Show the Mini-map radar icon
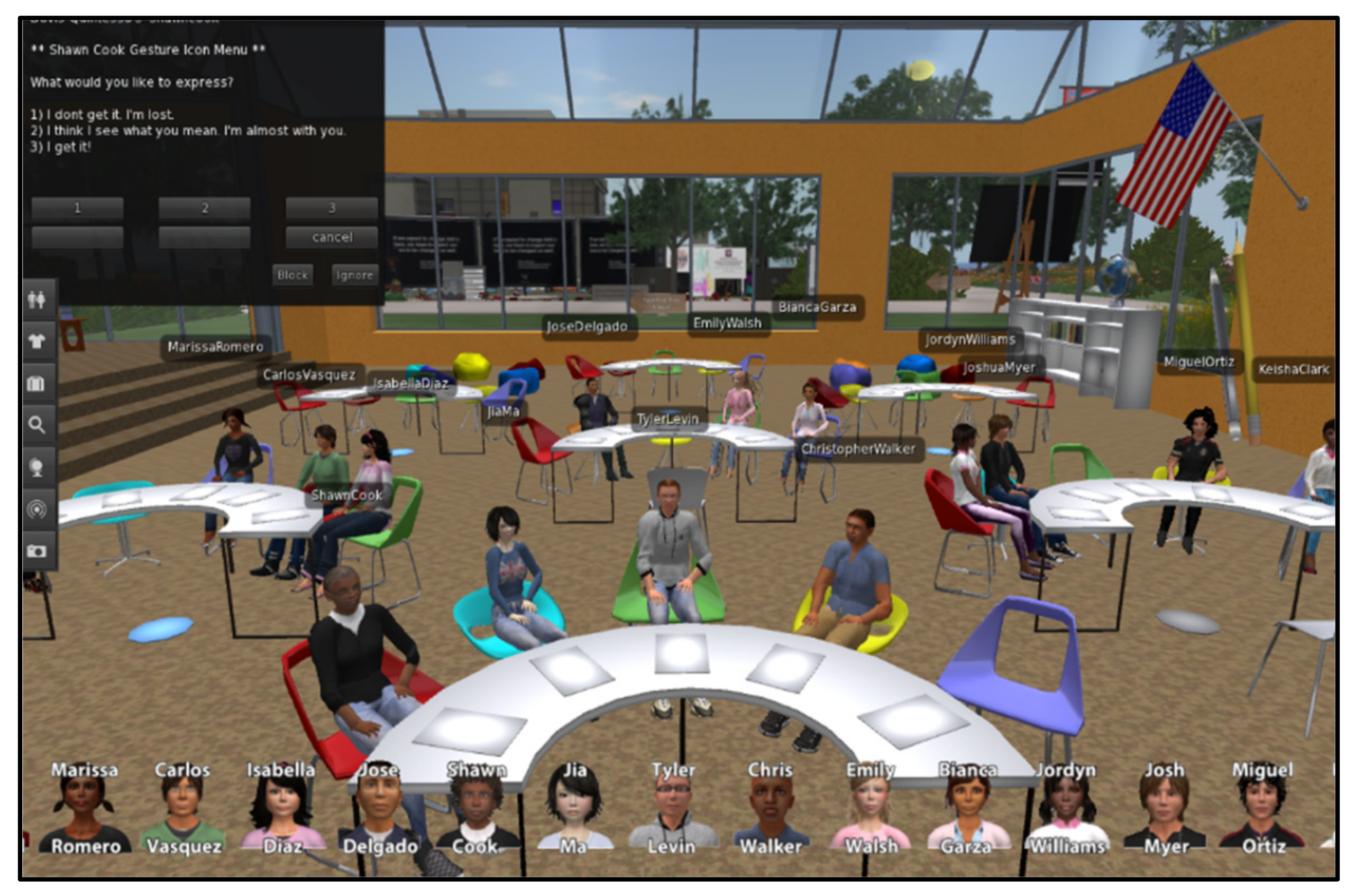The width and height of the screenshot is (1355, 896). click(38, 507)
